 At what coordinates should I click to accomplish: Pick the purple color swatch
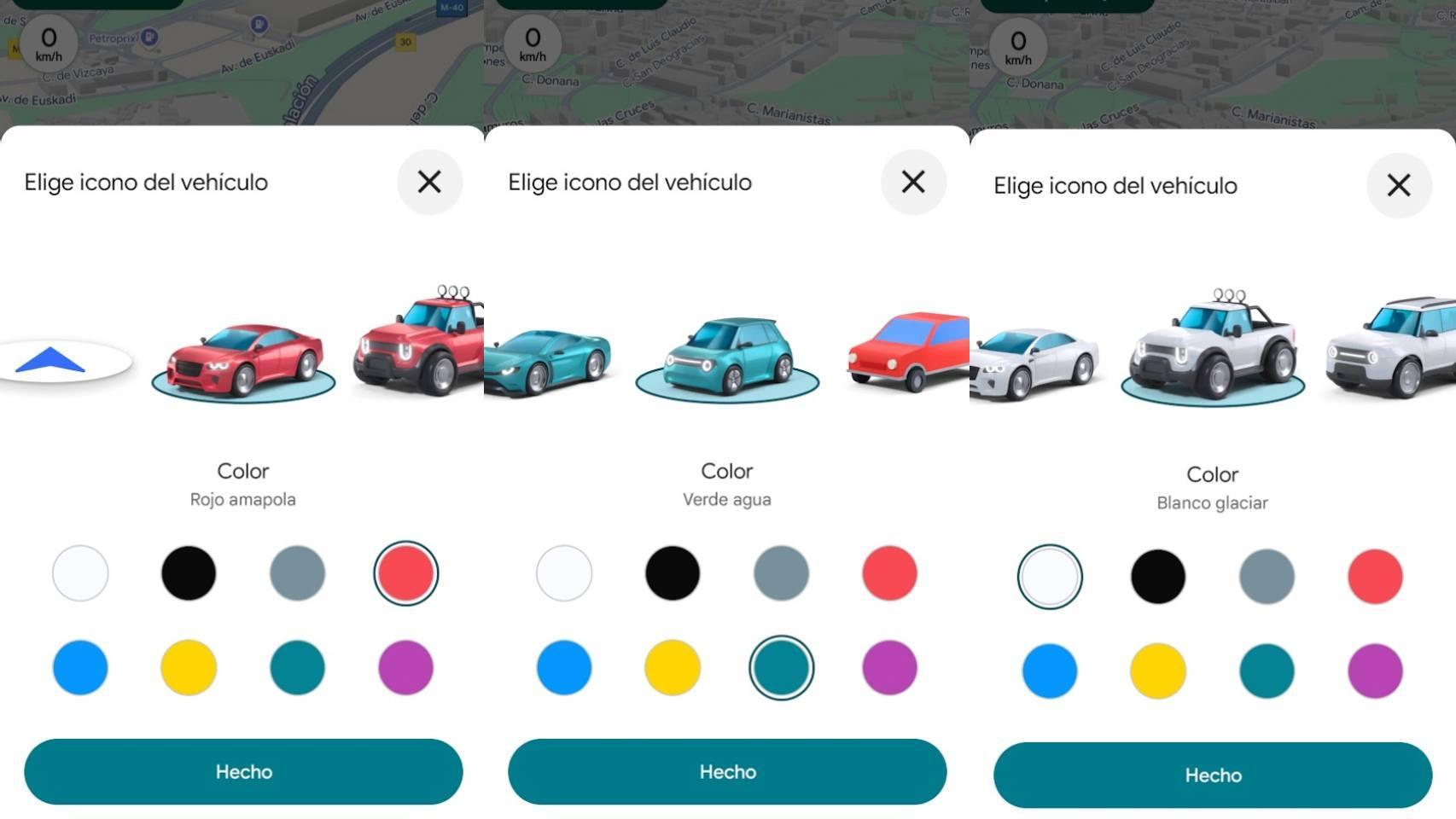[x=405, y=668]
